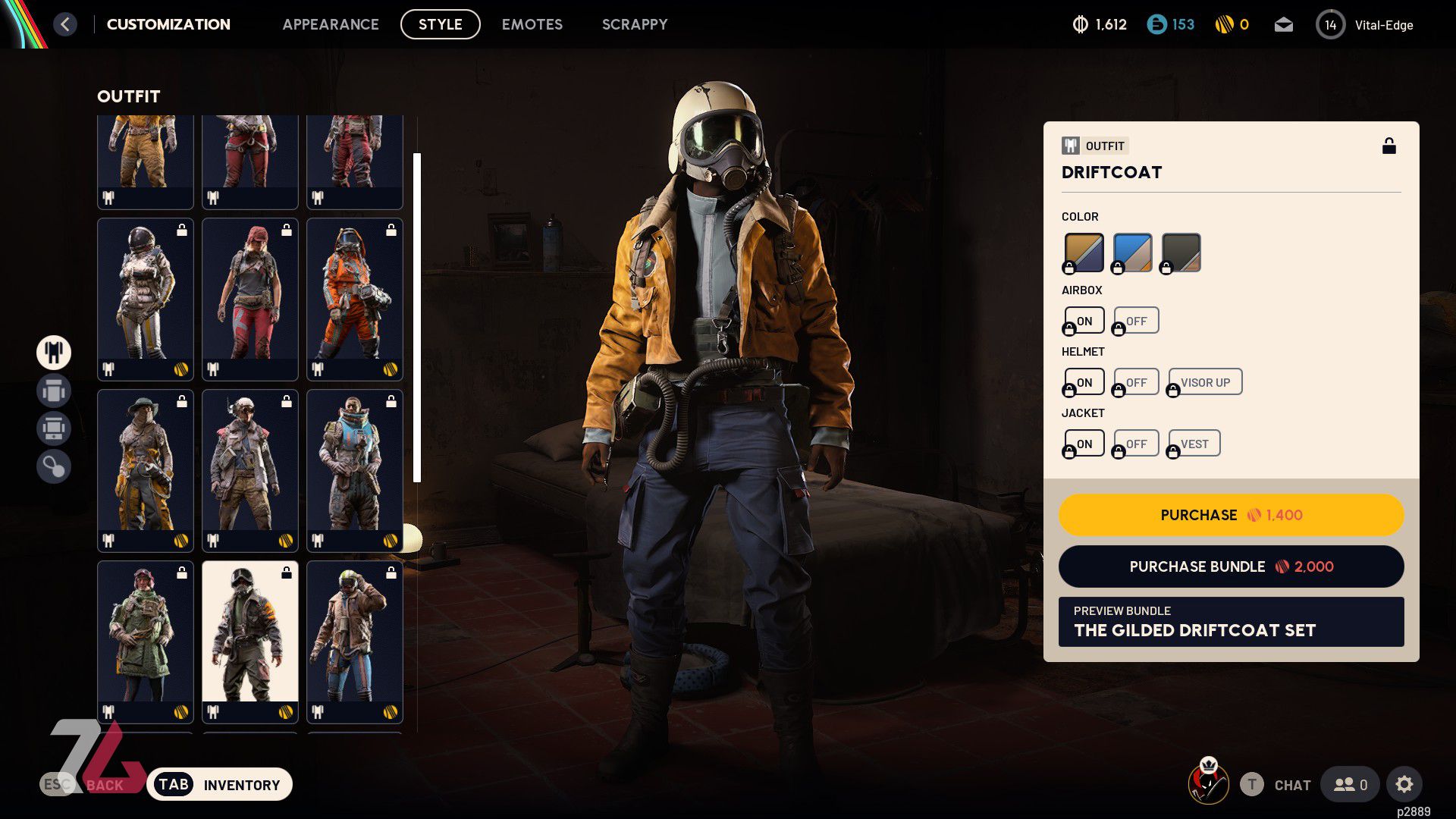This screenshot has height=819, width=1456.
Task: Set the helmet to Visor Up
Action: [1205, 382]
